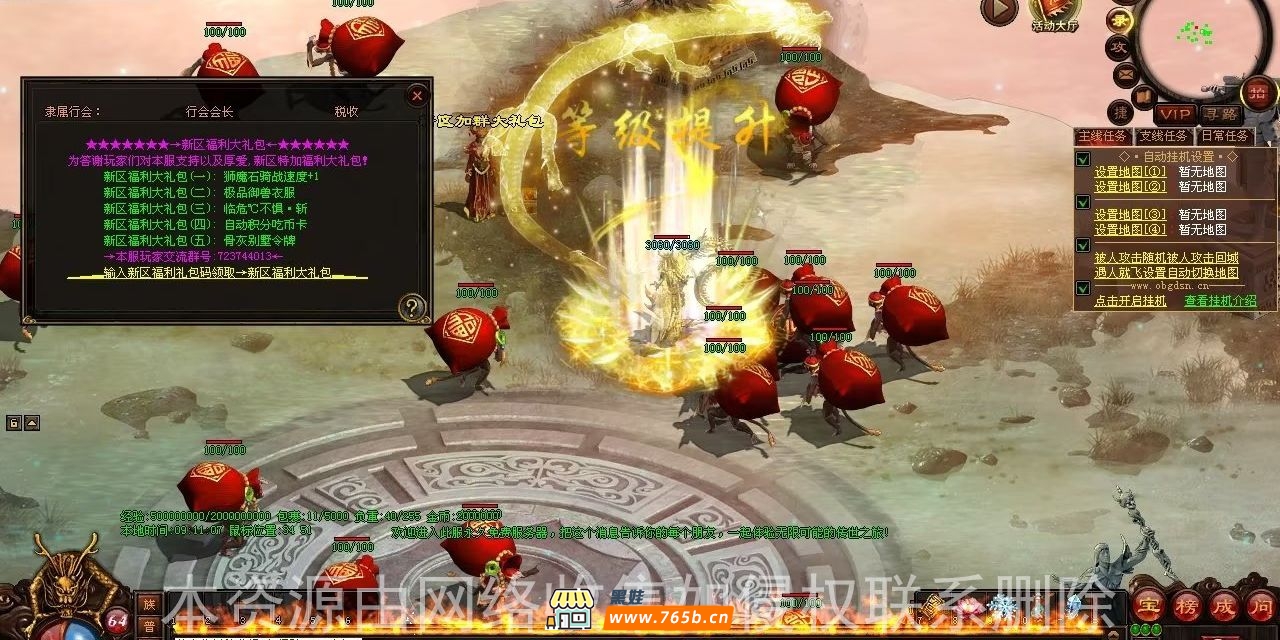Image resolution: width=1280 pixels, height=640 pixels.
Task: Activate 寻路 pathfinding button
Action: (1221, 115)
